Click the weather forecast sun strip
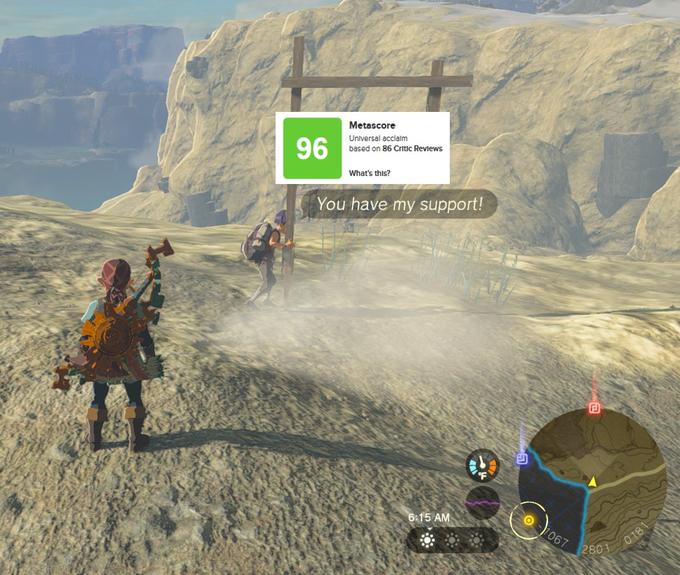 [x=452, y=540]
